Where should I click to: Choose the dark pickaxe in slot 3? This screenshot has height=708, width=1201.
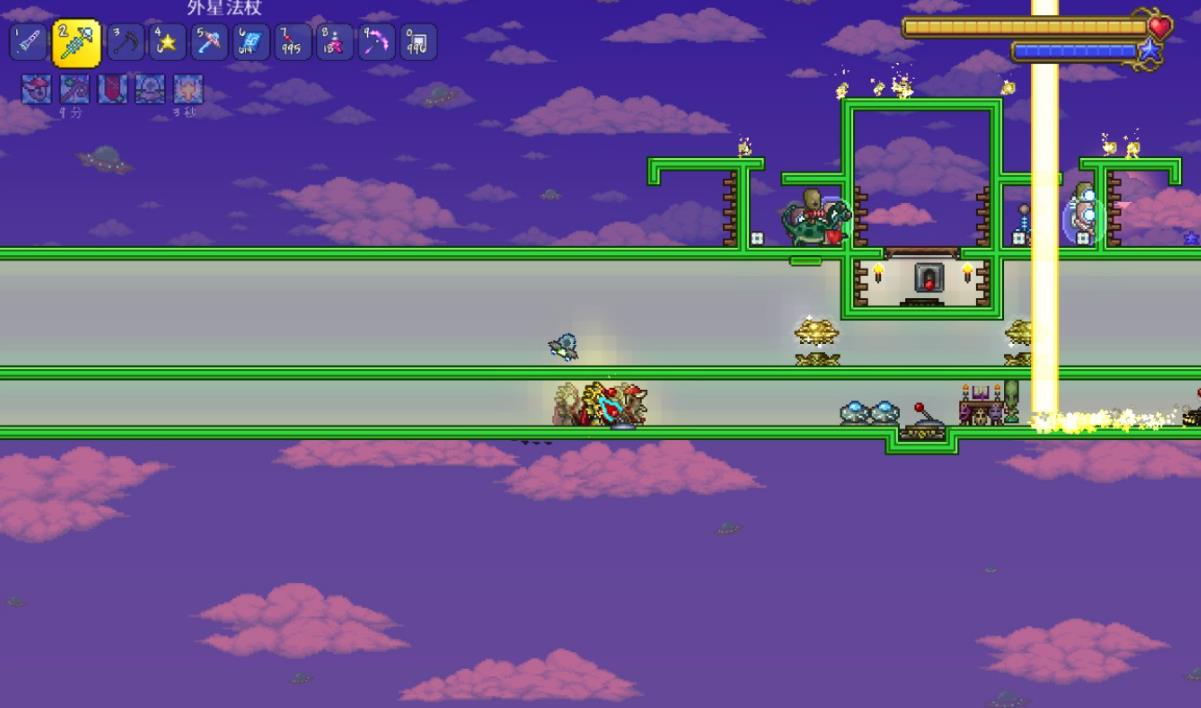tap(126, 42)
